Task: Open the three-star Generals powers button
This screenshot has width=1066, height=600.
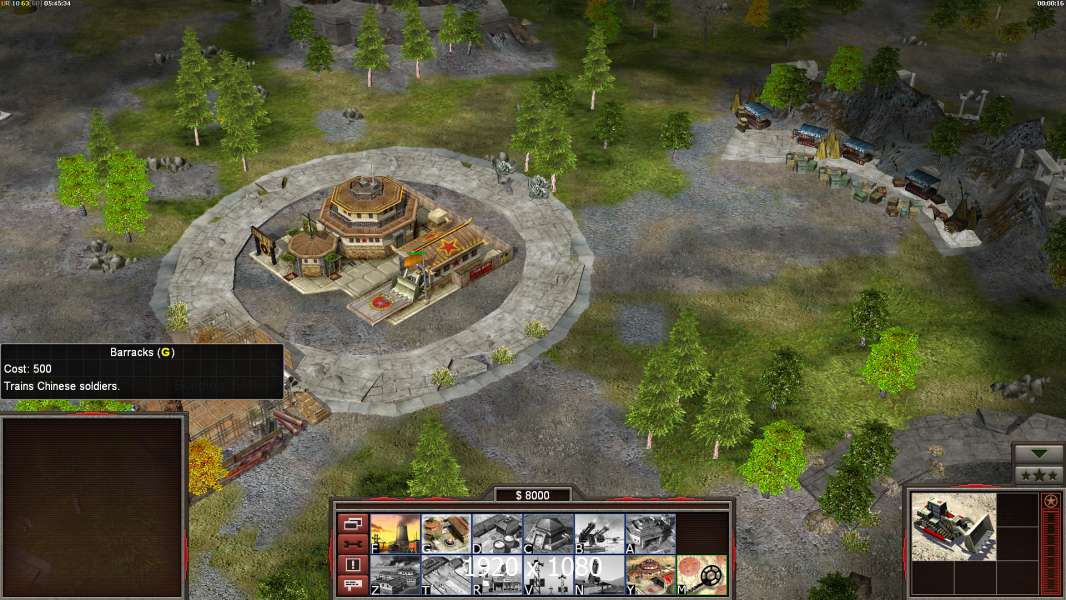Action: coord(1039,475)
